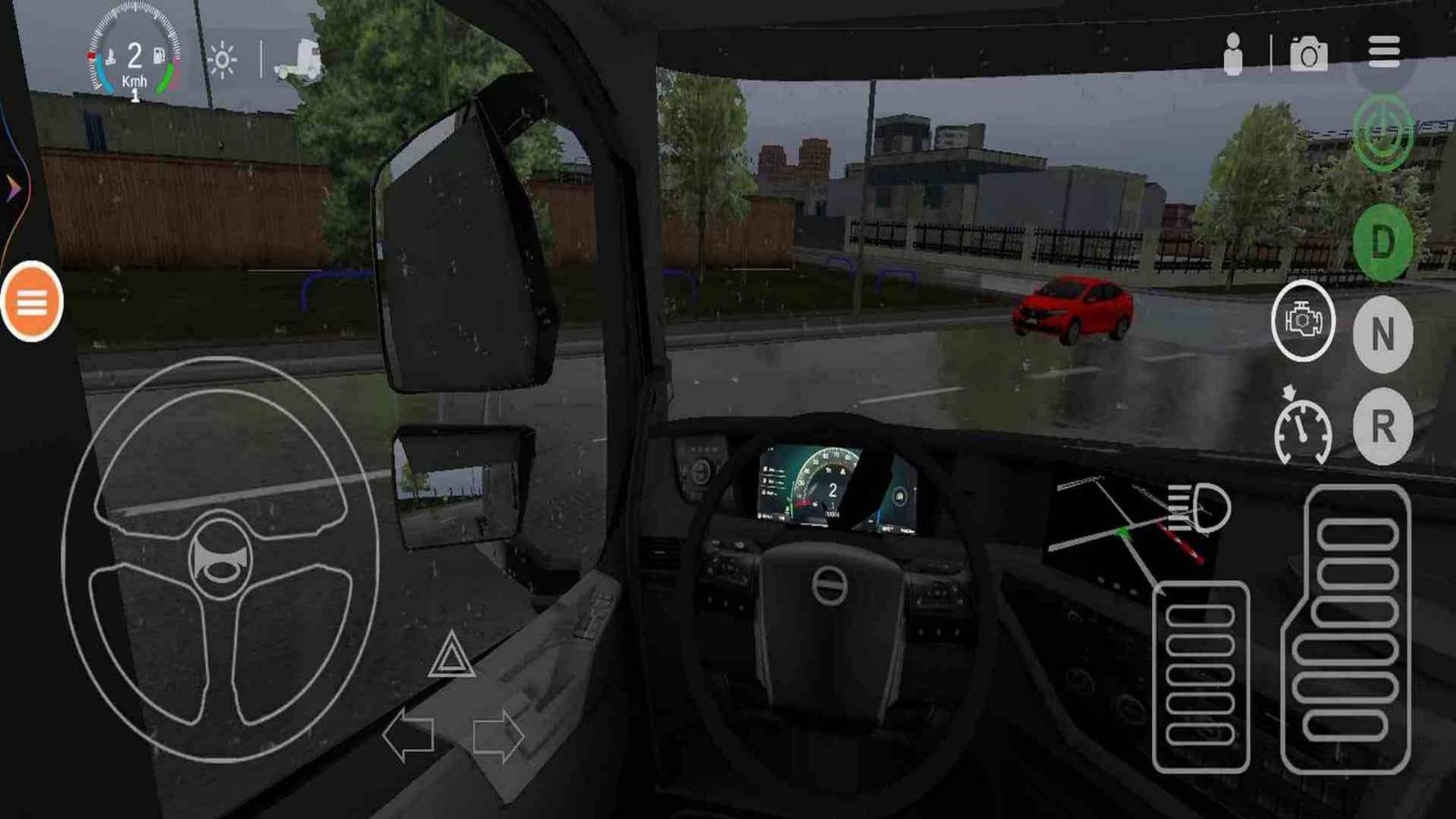Tap the driver character icon

click(x=1233, y=55)
